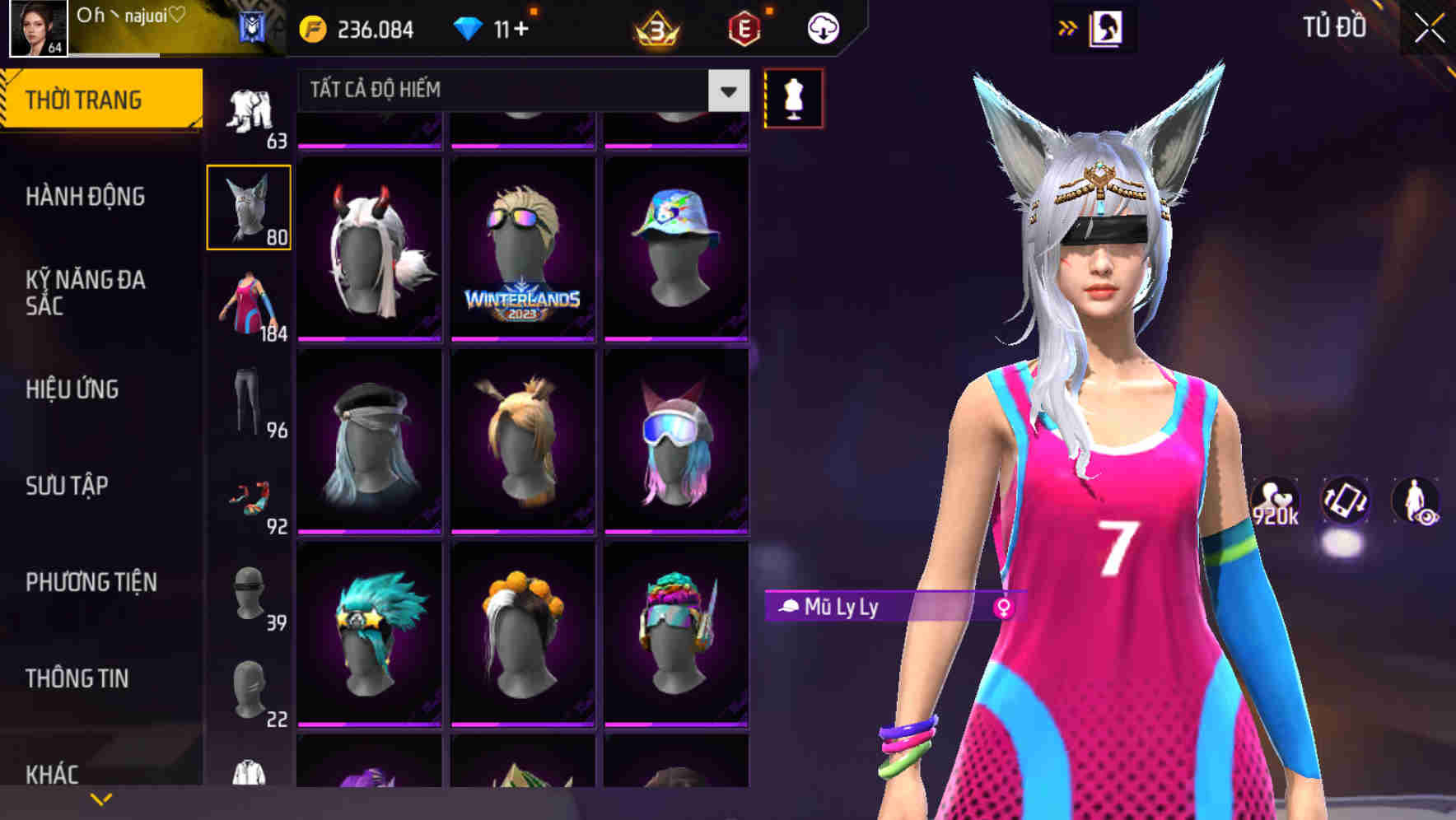This screenshot has width=1456, height=820.
Task: Select the mannequin outfit preview icon
Action: 792,96
